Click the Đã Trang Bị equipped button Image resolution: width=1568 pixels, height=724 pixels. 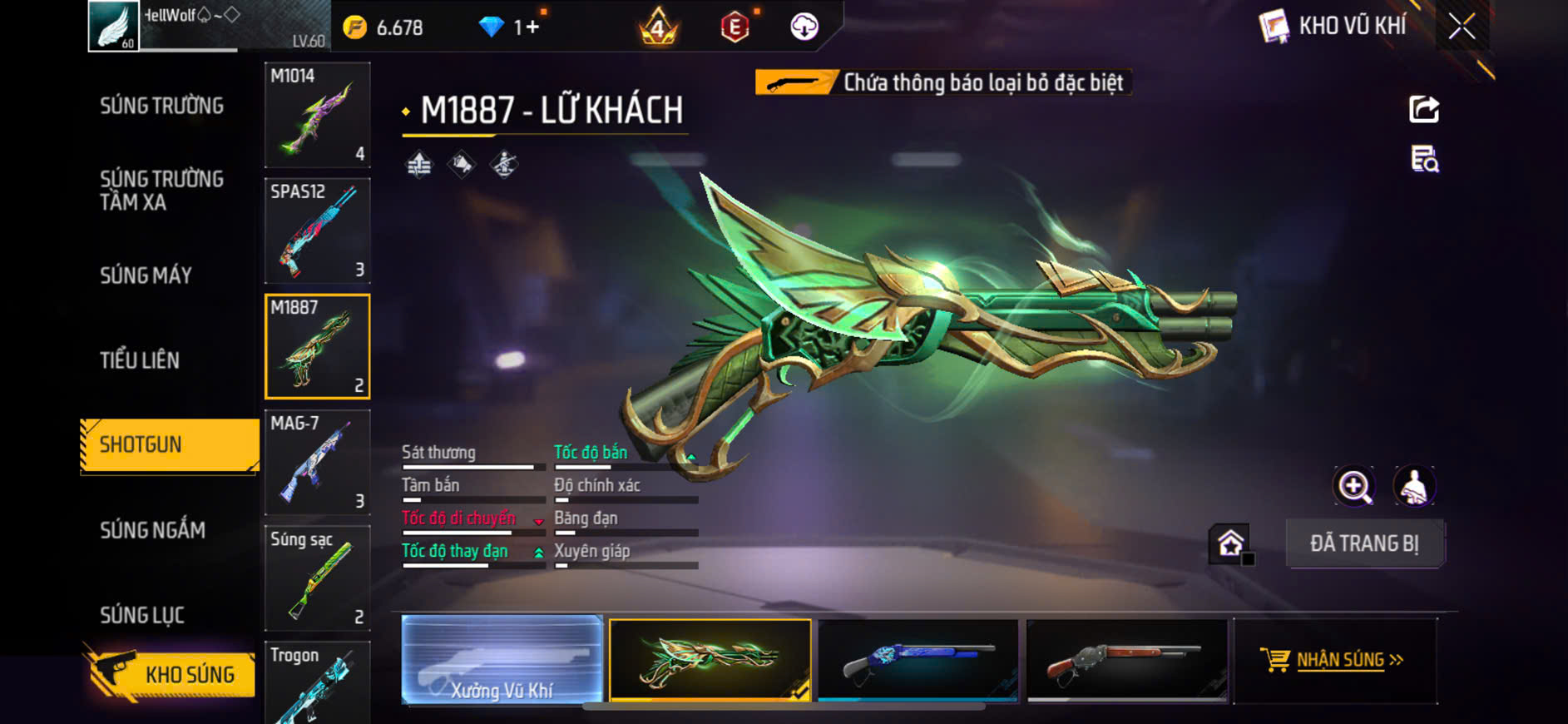click(x=1364, y=543)
